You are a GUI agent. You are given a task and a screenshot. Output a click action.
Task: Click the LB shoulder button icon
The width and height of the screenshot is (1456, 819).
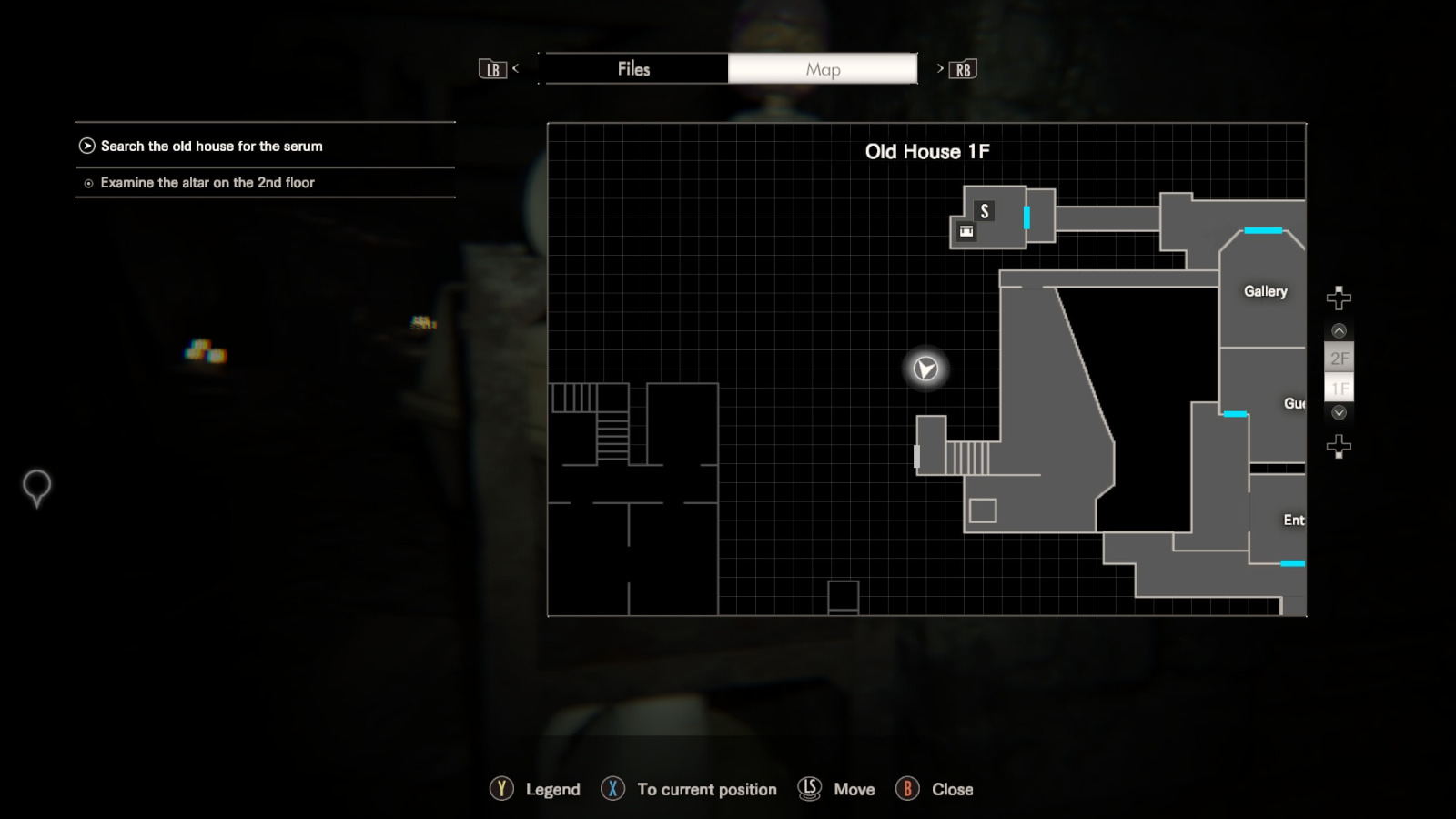(x=492, y=68)
